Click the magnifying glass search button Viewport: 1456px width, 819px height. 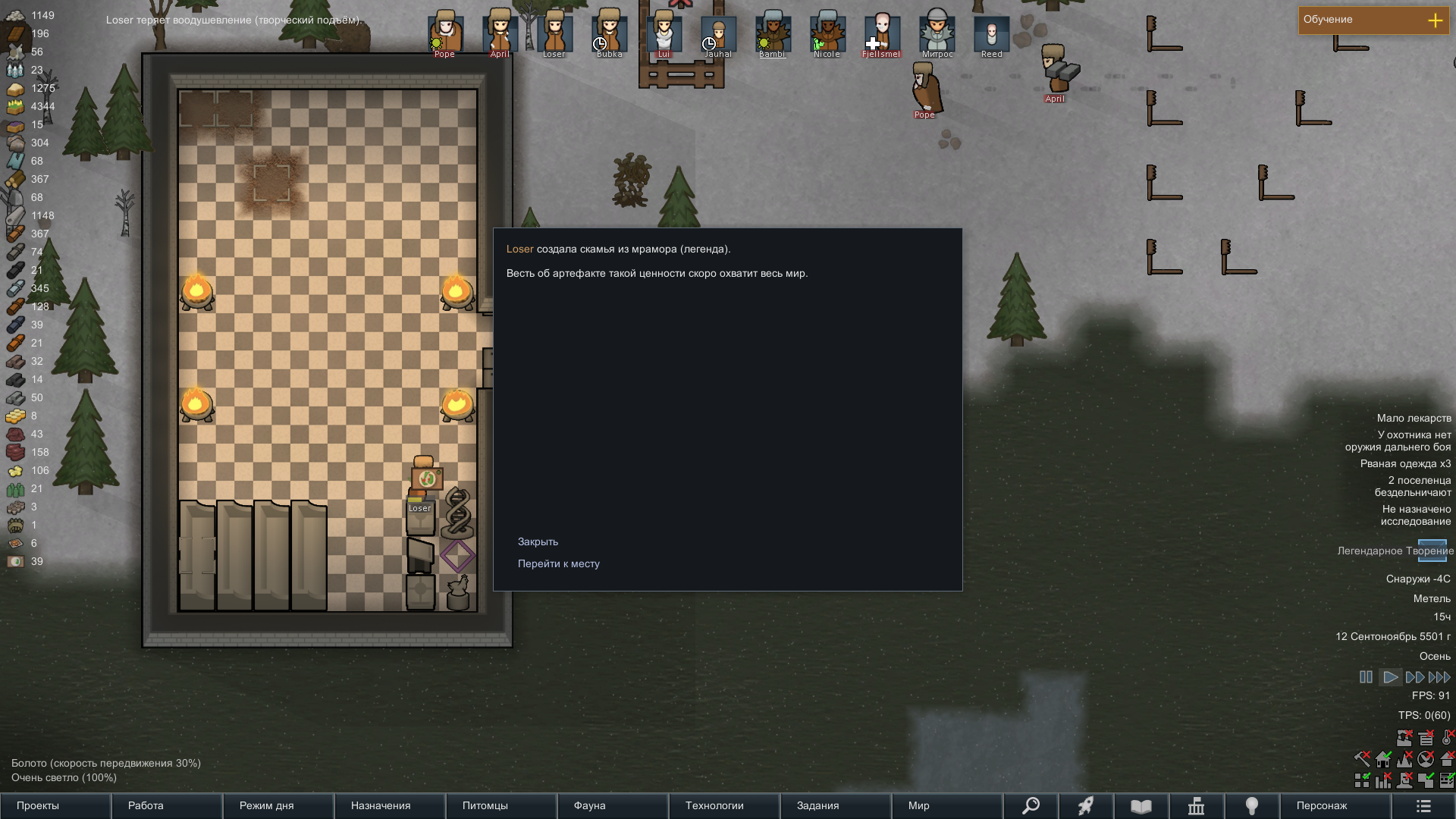1031,805
